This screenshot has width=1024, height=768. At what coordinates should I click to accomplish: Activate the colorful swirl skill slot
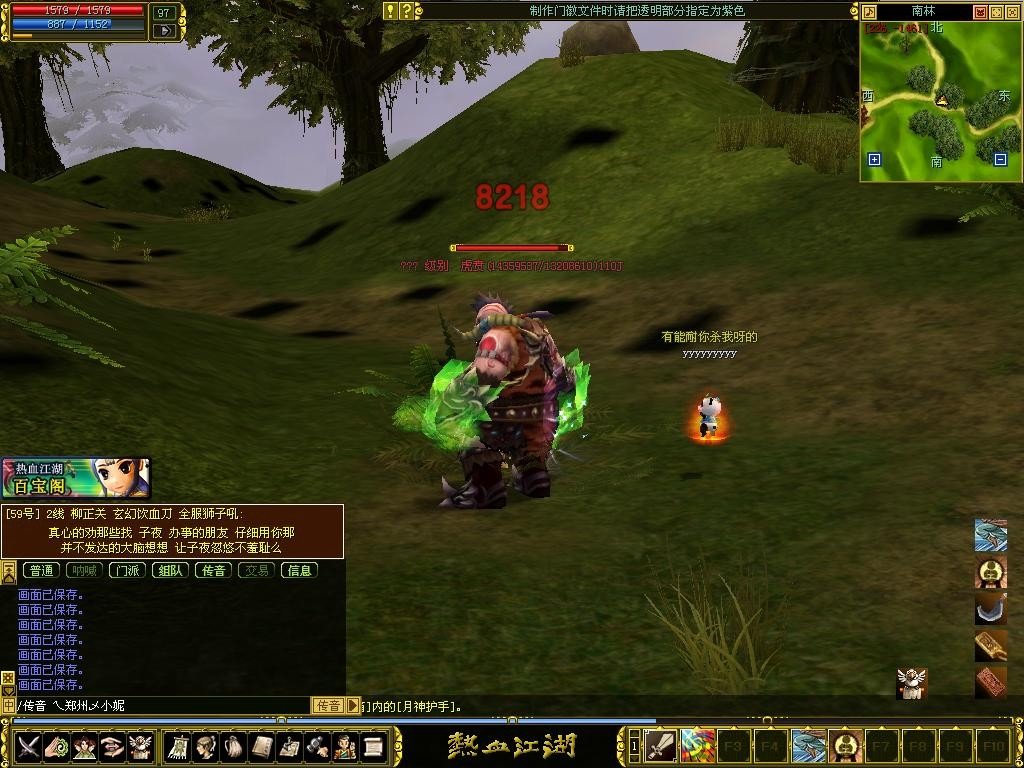tap(698, 746)
